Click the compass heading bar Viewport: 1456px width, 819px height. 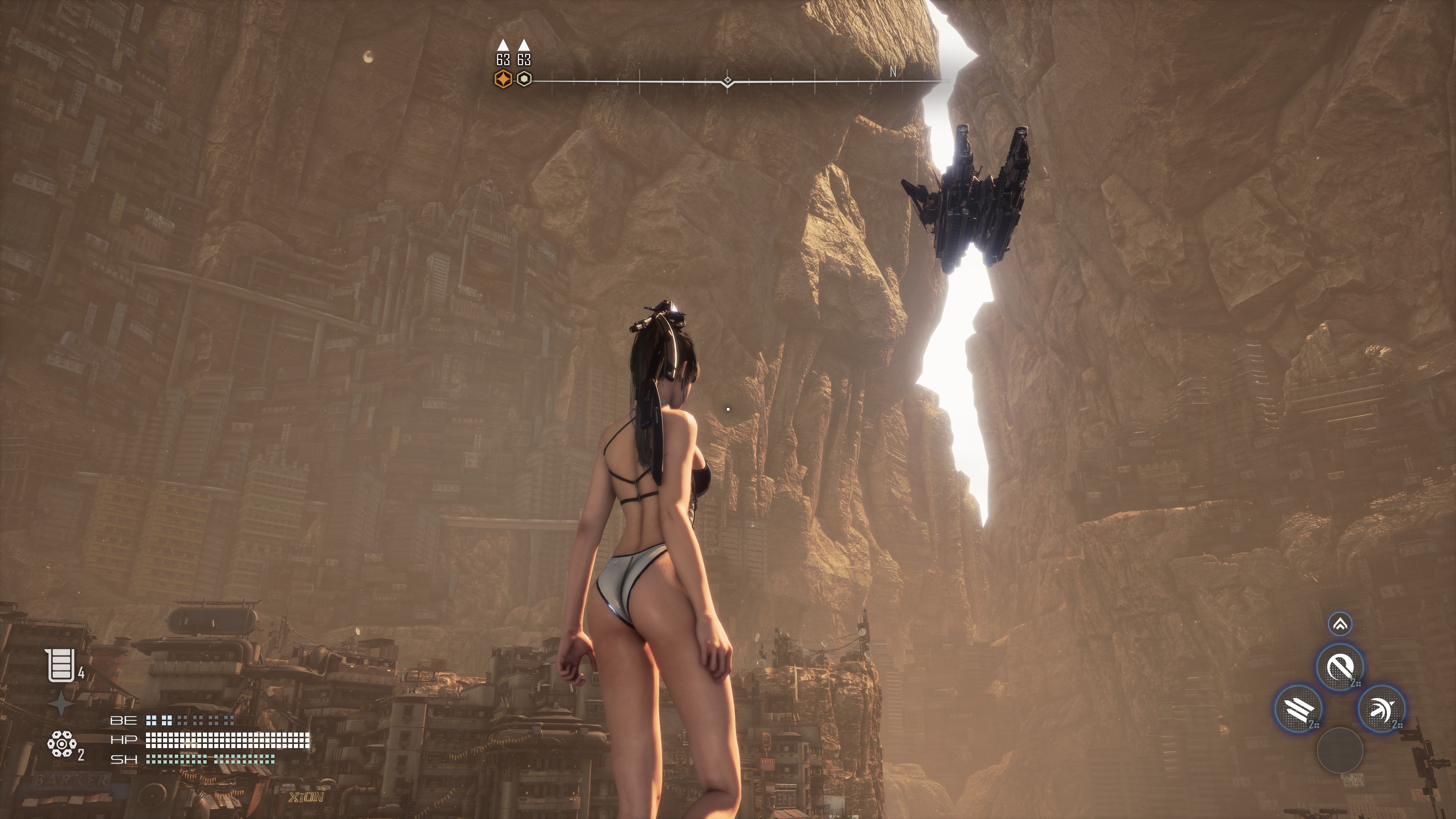[x=728, y=82]
